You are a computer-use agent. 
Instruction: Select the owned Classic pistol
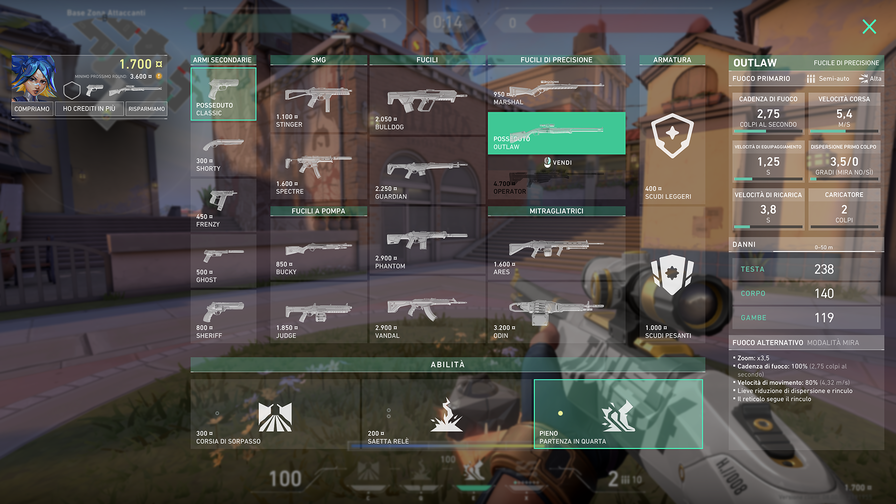tap(223, 94)
